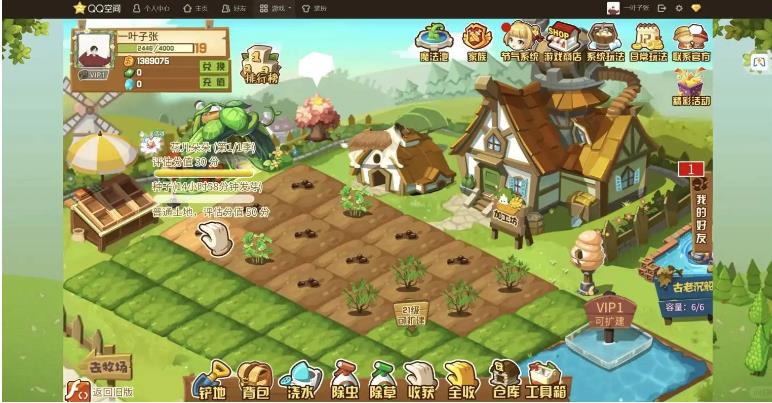Image resolution: width=772 pixels, height=403 pixels.
Task: Select the 除草 weeding tool
Action: pos(383,380)
